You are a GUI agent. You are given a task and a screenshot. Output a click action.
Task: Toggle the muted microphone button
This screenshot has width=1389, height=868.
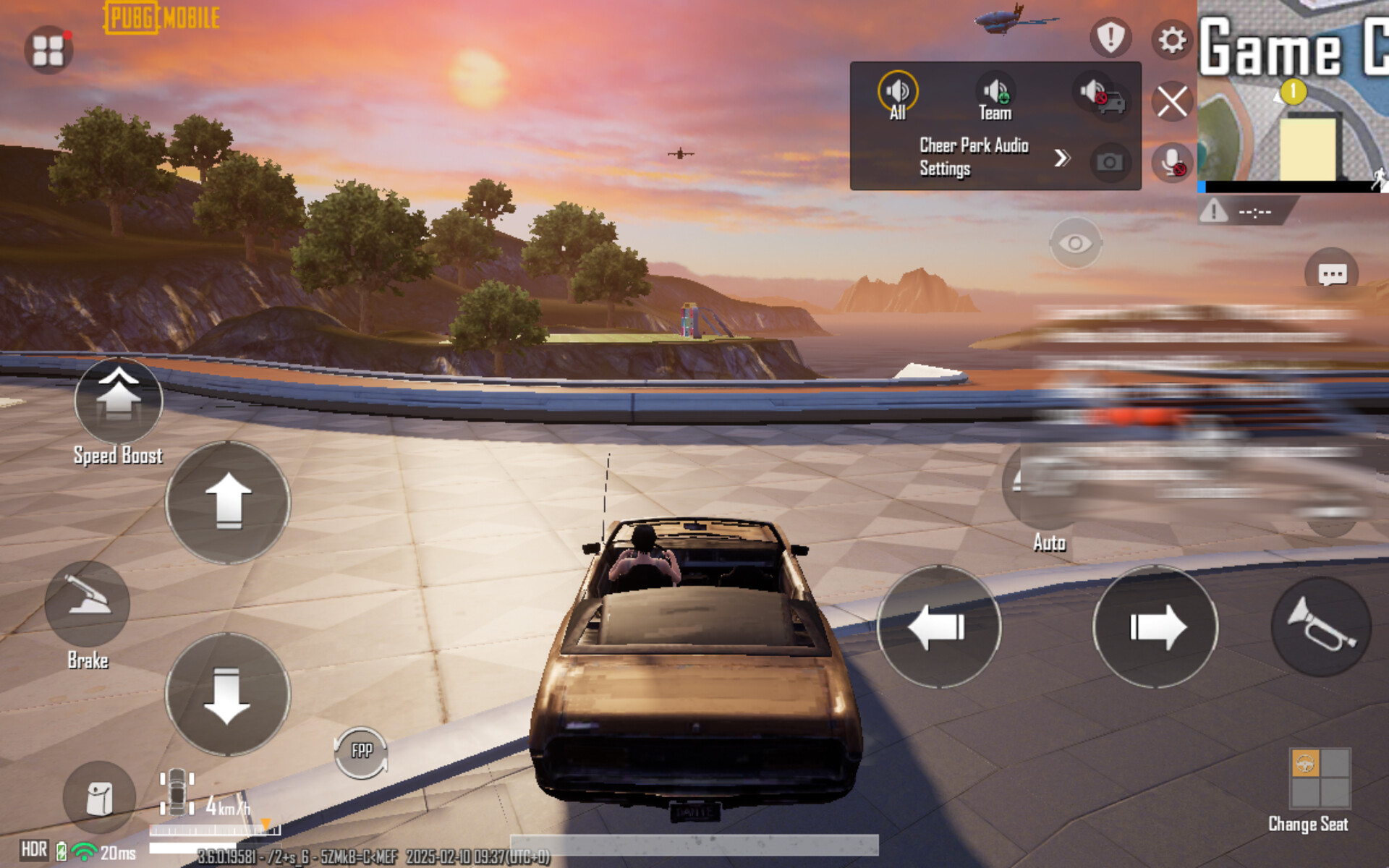(x=1172, y=162)
